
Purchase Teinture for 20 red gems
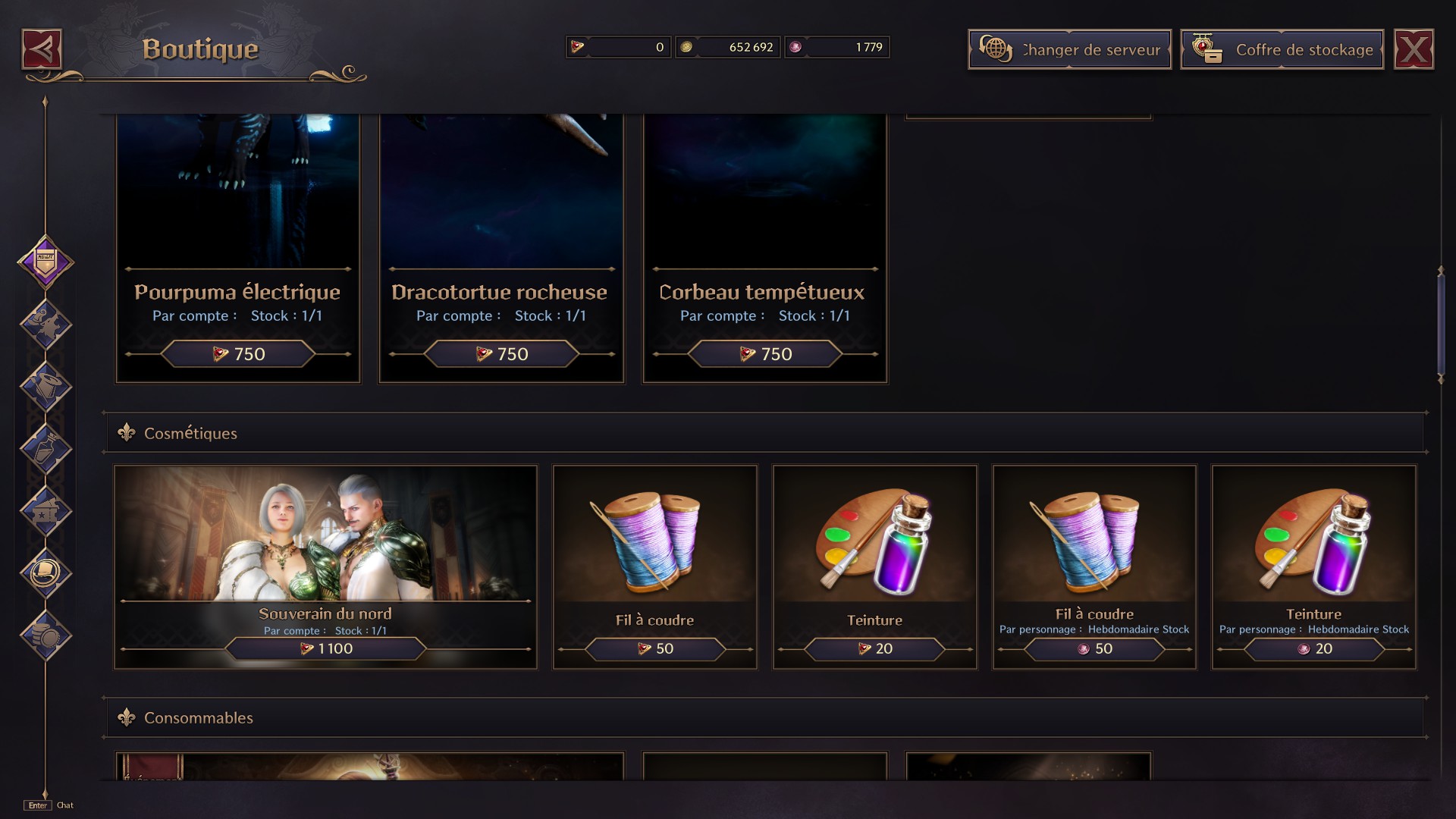click(1313, 649)
